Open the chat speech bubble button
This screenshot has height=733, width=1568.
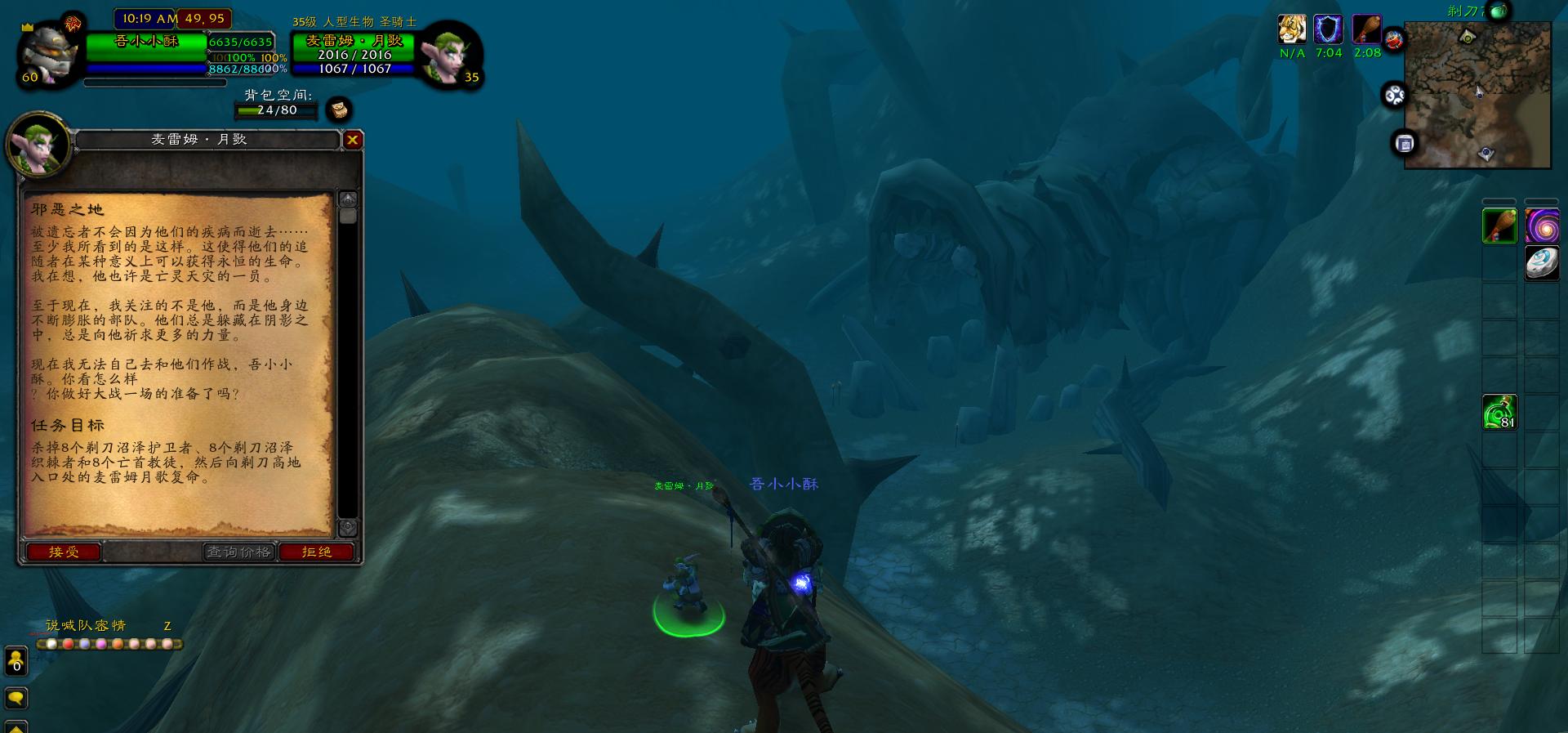(16, 698)
